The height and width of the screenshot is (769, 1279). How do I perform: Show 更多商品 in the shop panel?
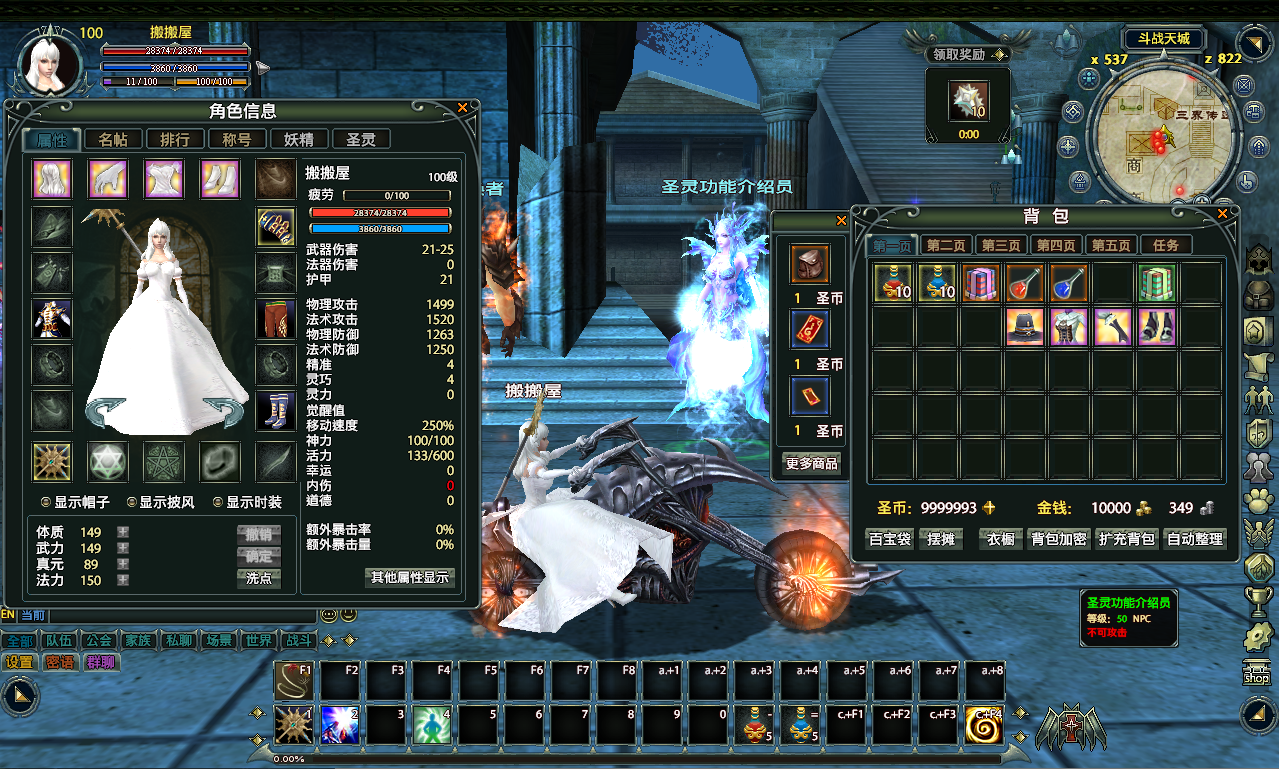pos(811,464)
